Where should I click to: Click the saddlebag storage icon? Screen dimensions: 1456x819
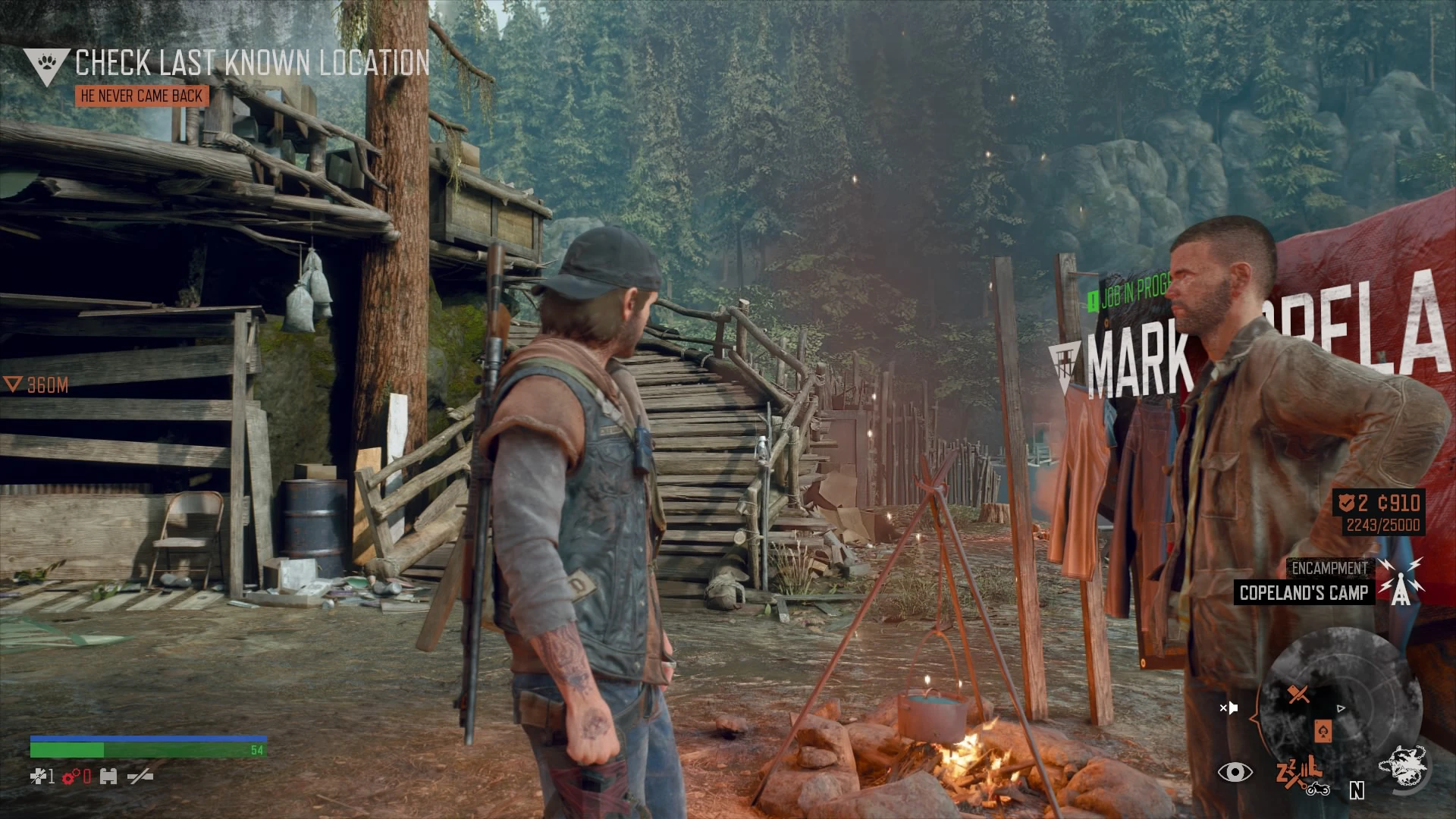pos(109,777)
